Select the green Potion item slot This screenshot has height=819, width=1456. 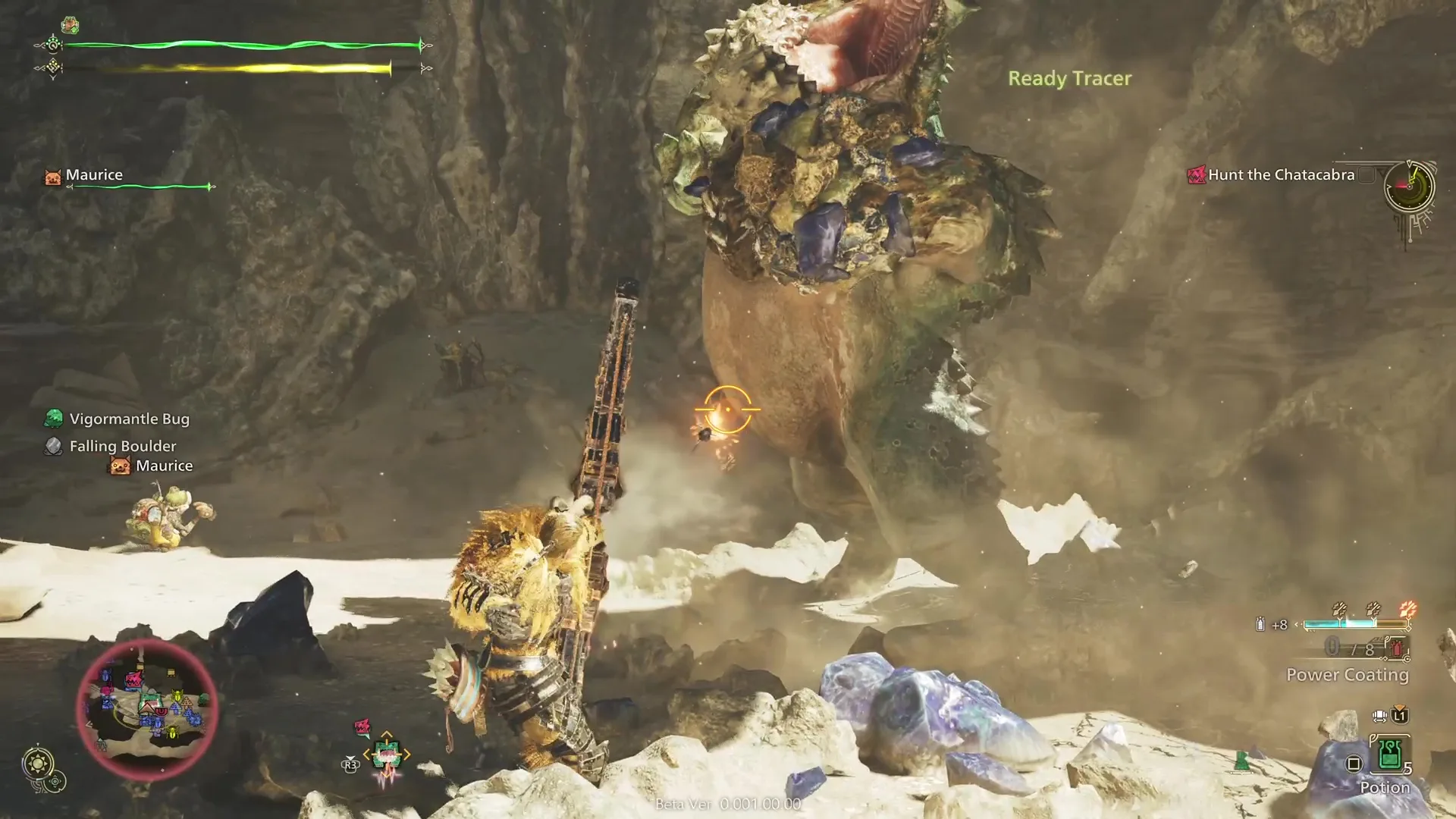[x=1389, y=755]
